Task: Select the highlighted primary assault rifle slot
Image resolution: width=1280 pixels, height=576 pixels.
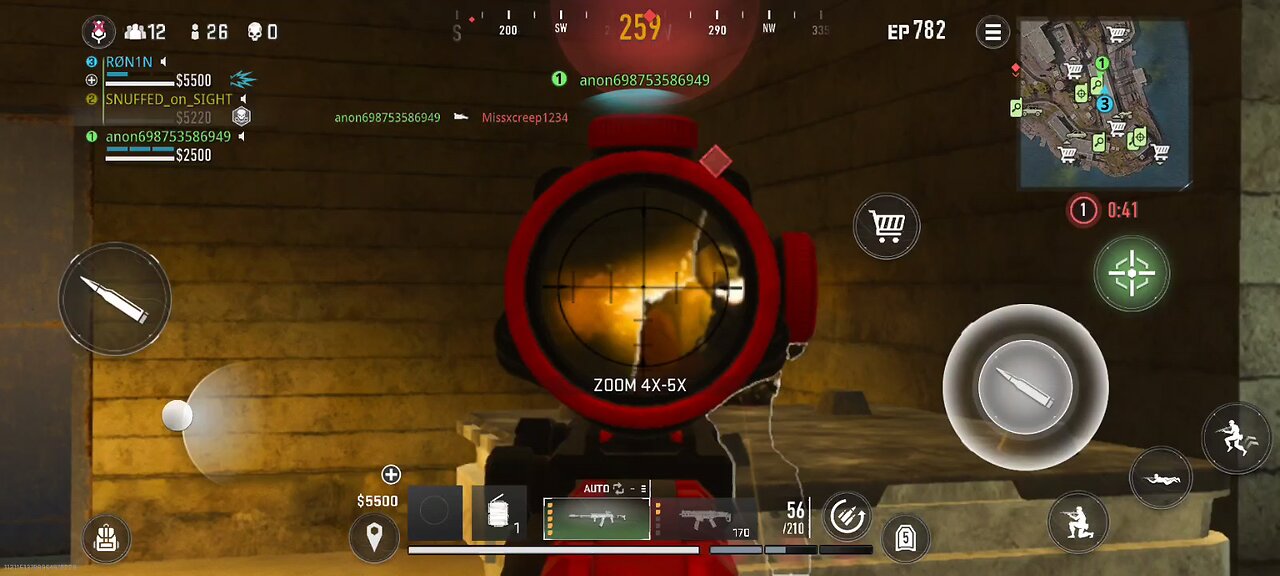Action: [x=596, y=518]
